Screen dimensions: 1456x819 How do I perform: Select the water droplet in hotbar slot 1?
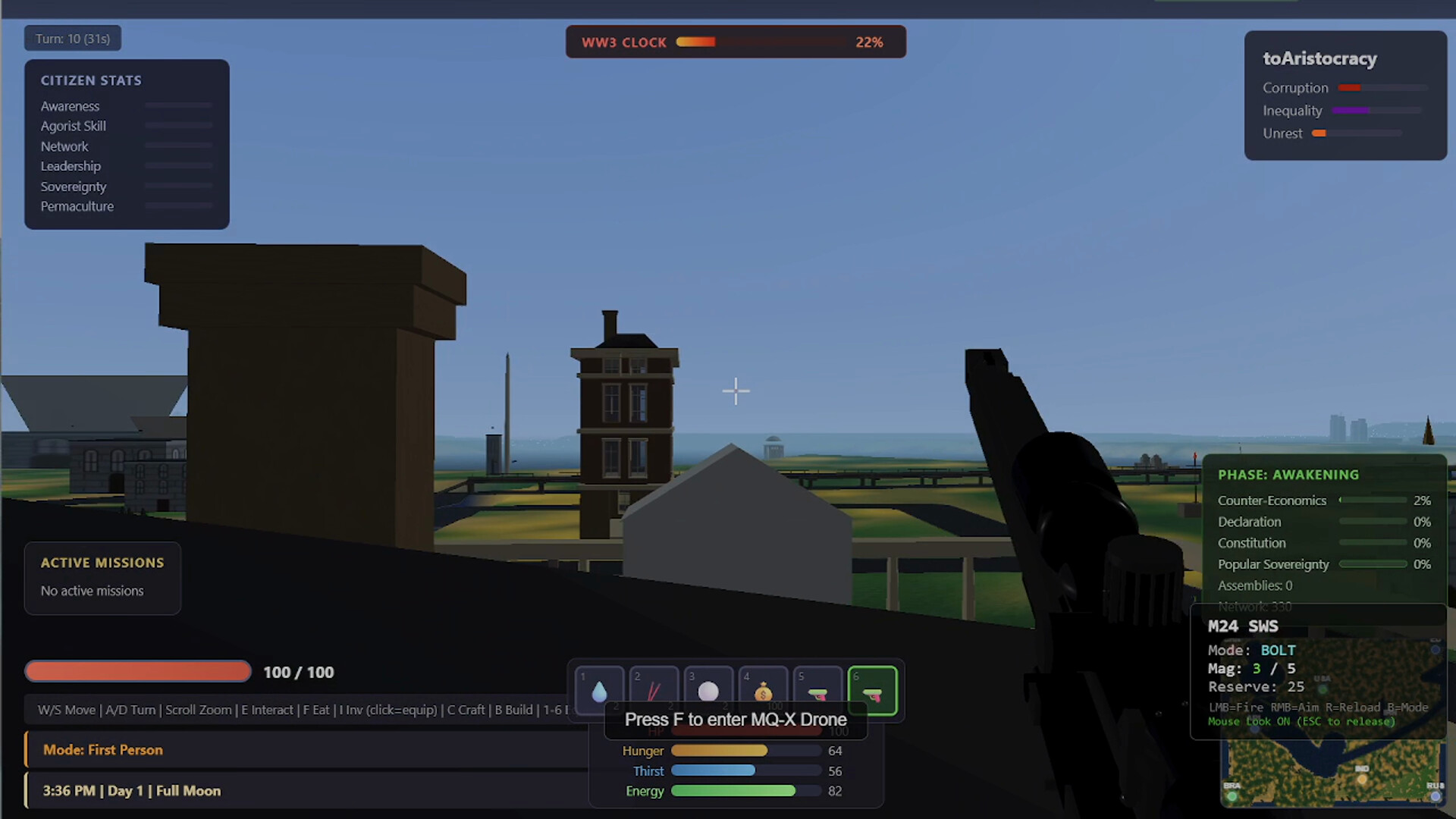[599, 690]
